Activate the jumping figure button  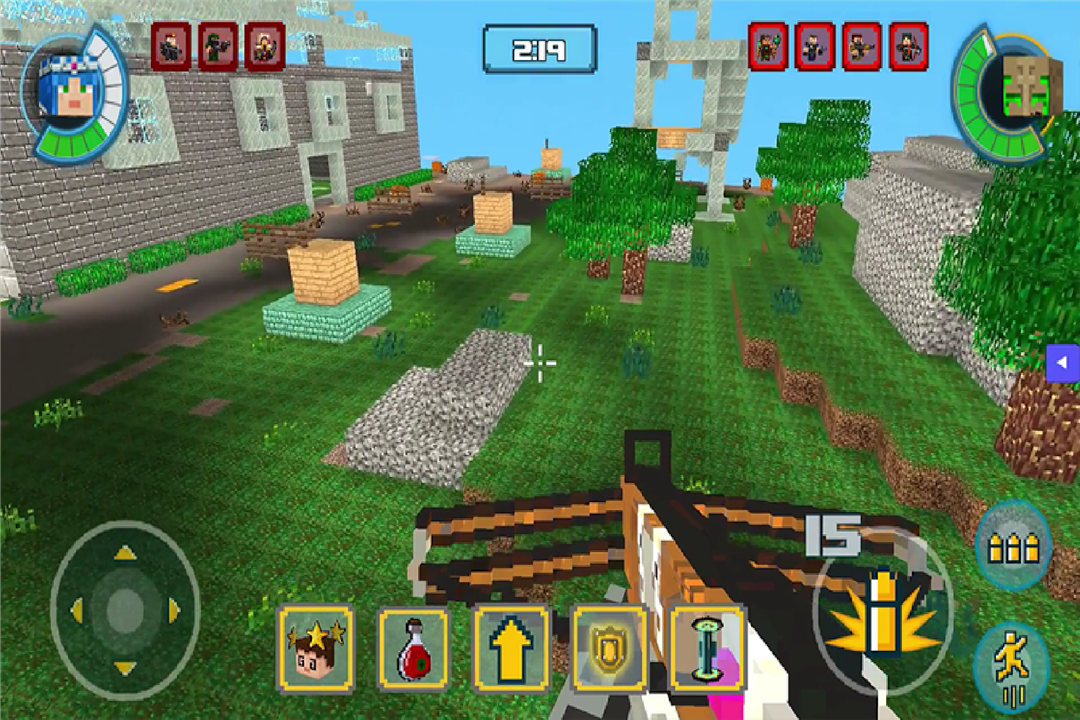[x=1010, y=664]
